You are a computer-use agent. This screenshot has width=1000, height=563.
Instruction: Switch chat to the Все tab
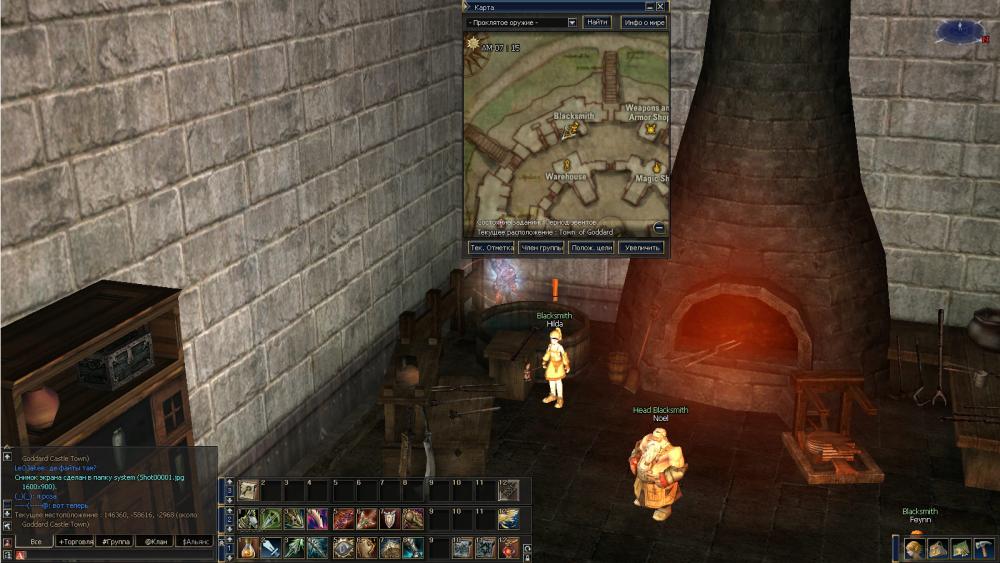coord(36,541)
